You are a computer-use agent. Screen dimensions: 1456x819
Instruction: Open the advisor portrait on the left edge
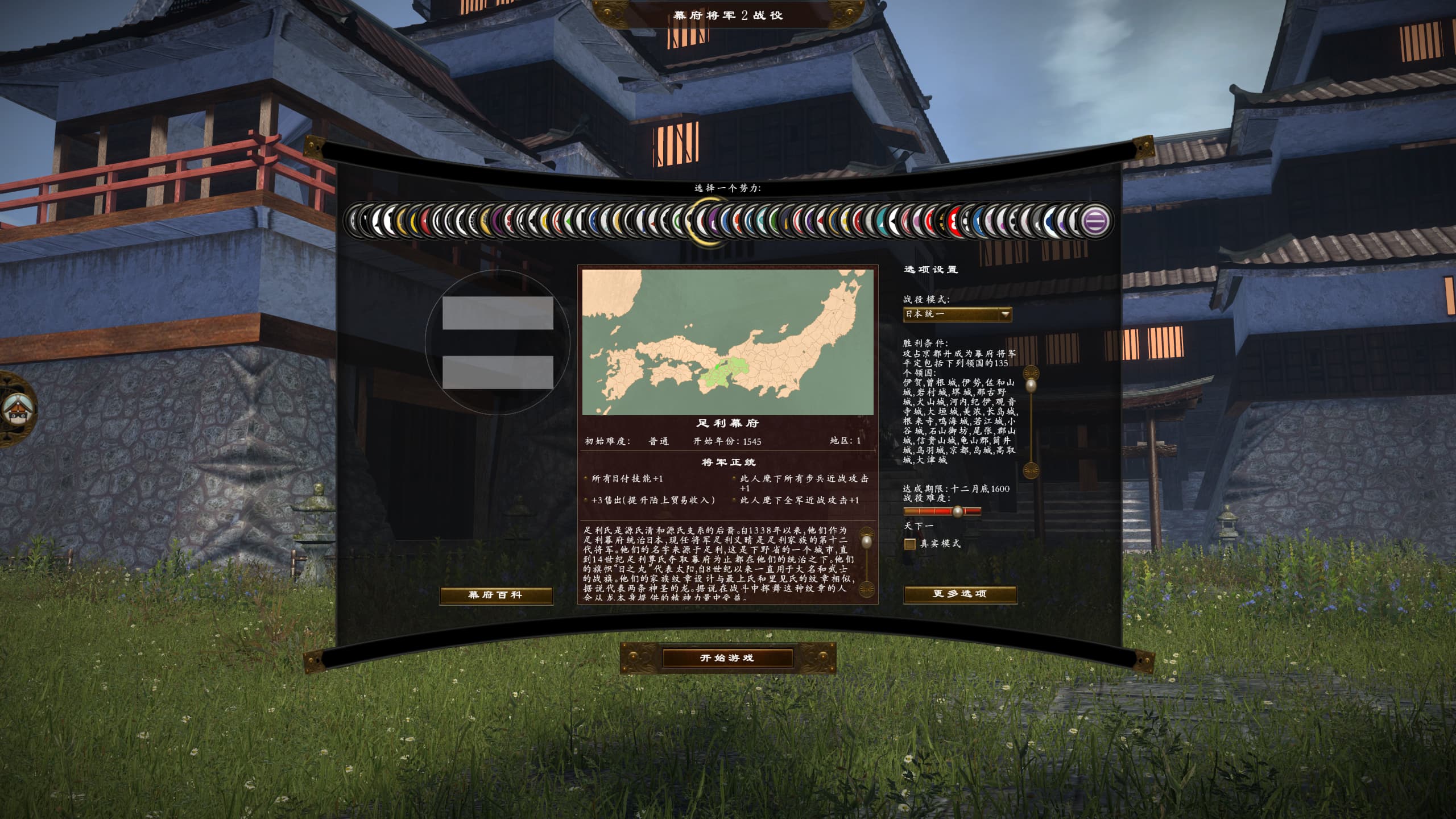point(16,408)
